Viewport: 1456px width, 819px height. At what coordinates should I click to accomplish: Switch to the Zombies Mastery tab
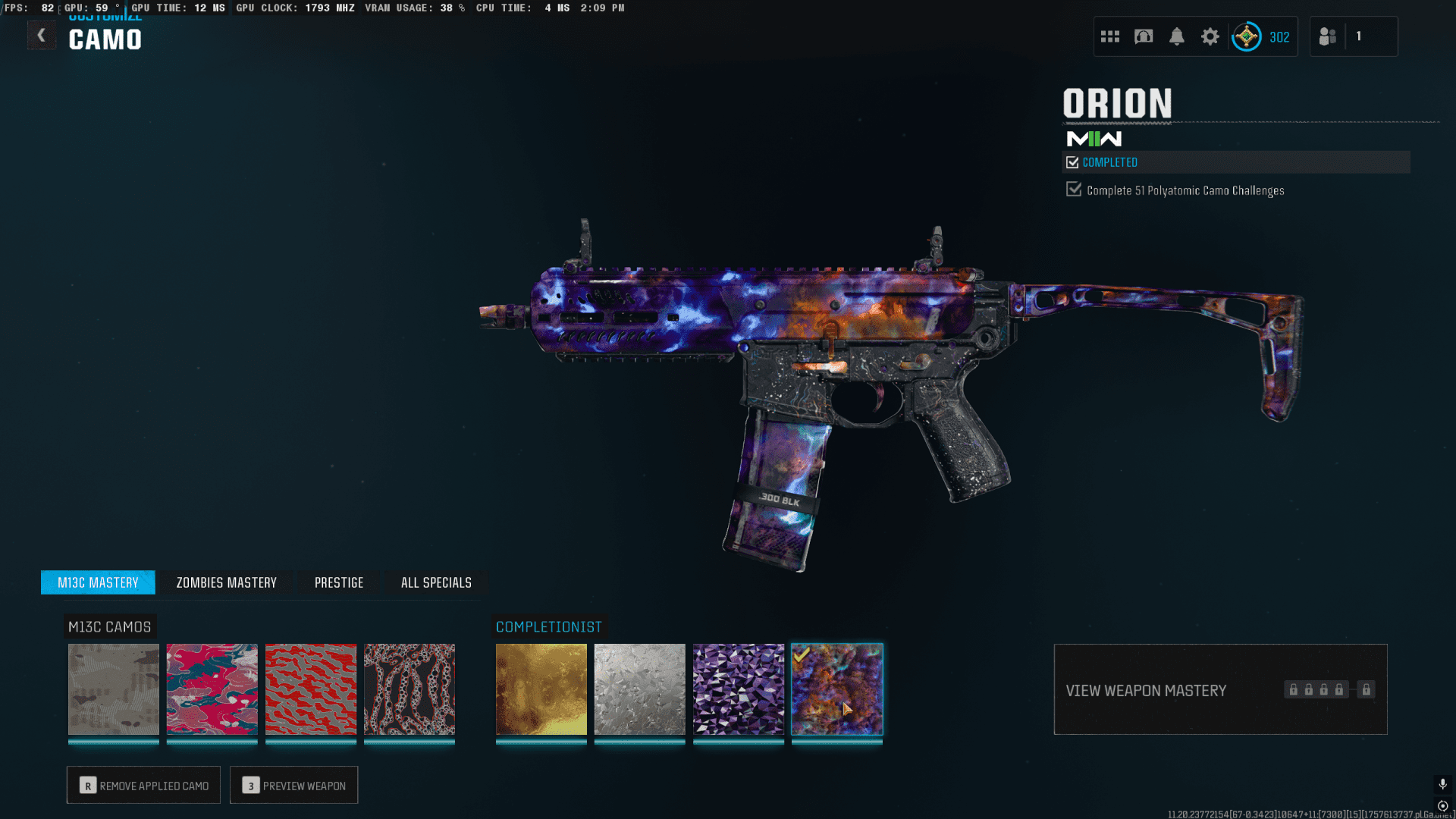(x=226, y=582)
